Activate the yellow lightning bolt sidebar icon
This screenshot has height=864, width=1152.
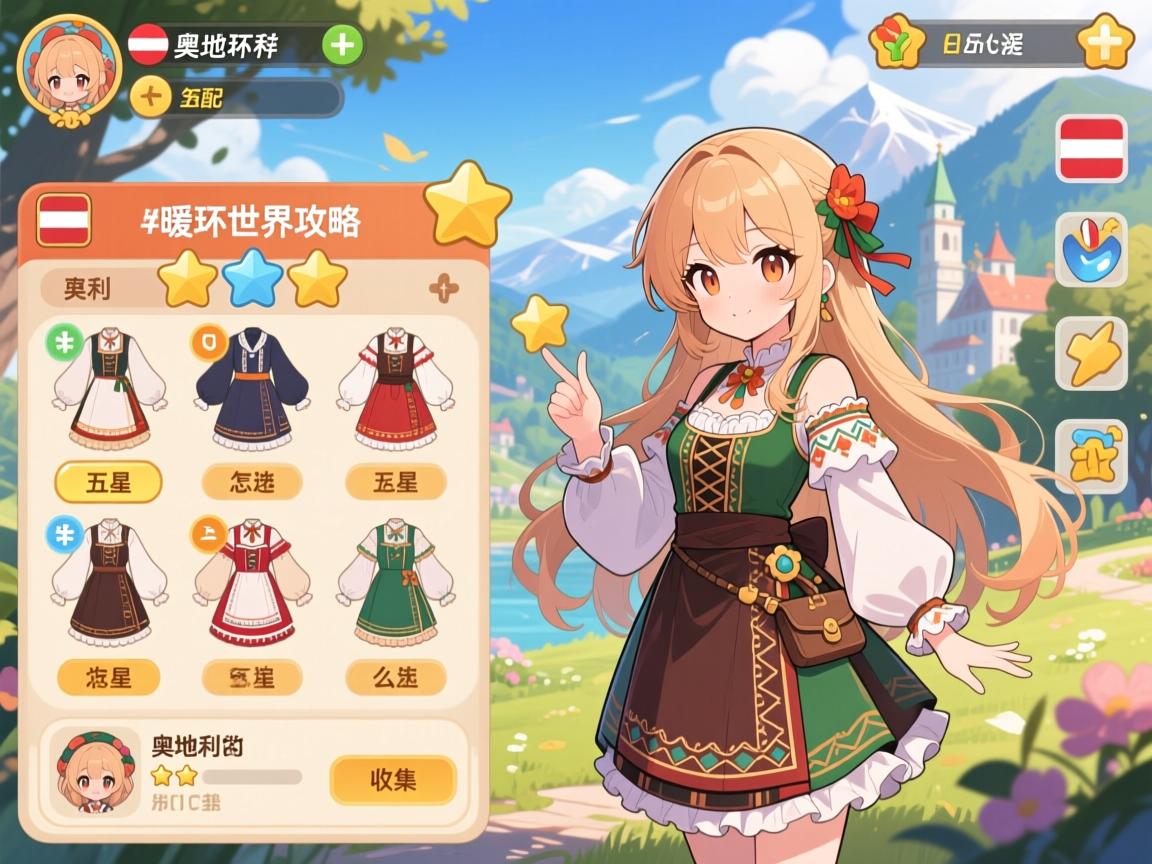point(1091,354)
